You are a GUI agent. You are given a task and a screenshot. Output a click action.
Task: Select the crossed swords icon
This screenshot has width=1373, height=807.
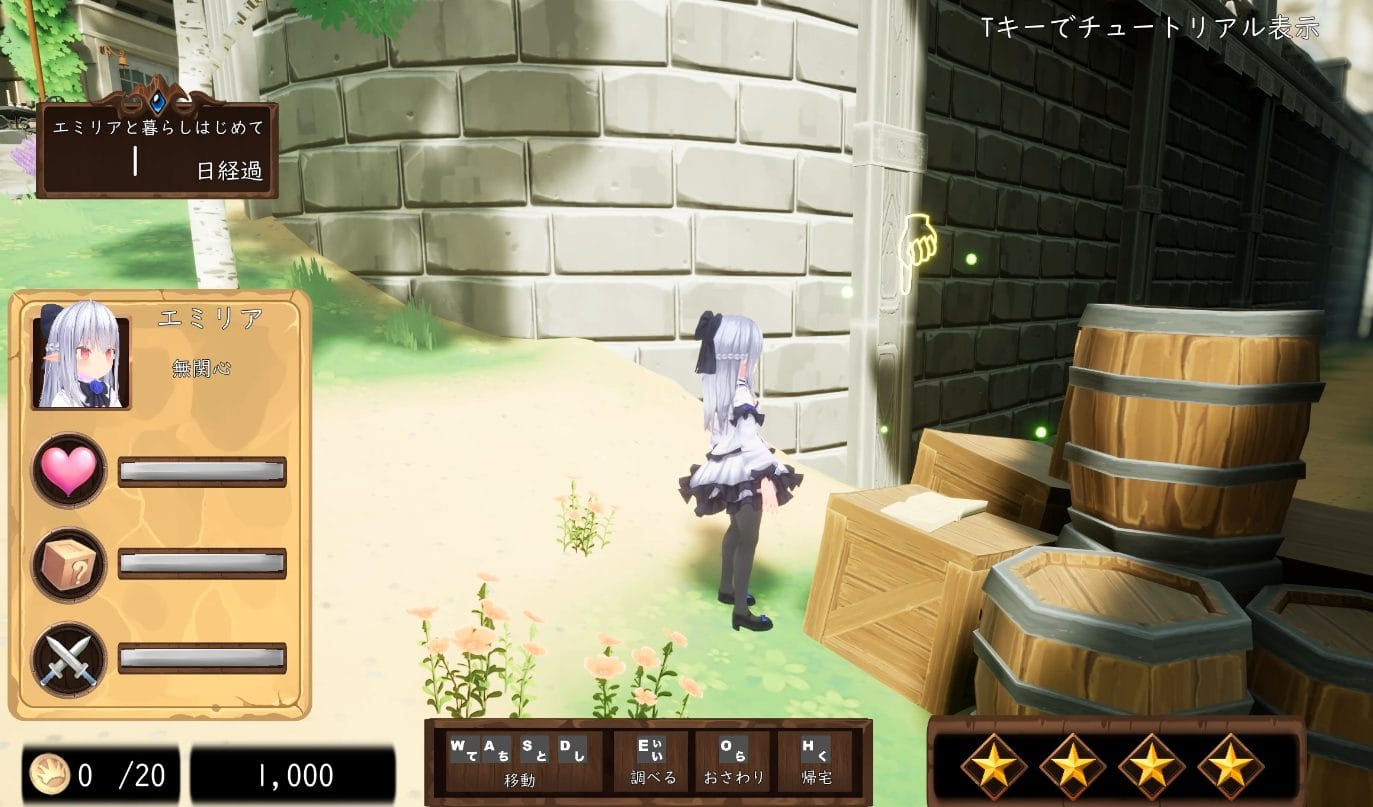(x=68, y=659)
